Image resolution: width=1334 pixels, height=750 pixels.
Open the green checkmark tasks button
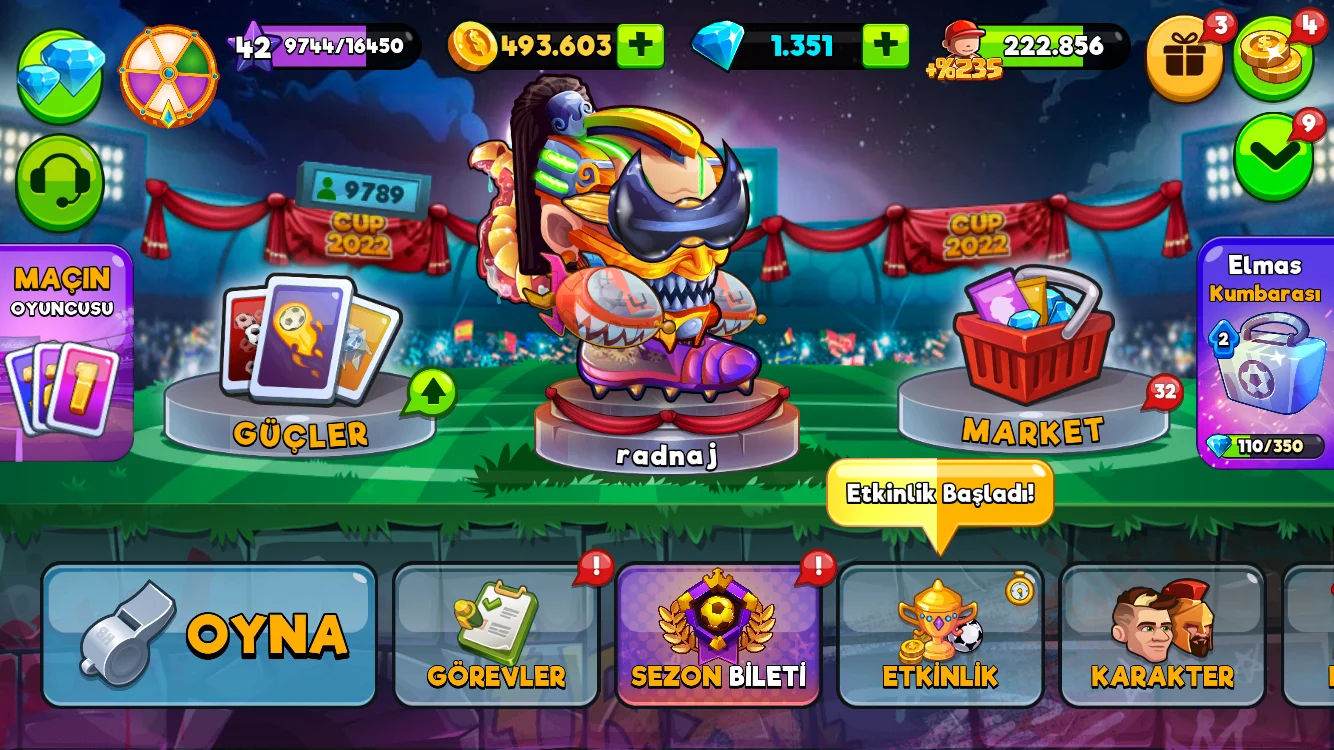[x=1273, y=155]
